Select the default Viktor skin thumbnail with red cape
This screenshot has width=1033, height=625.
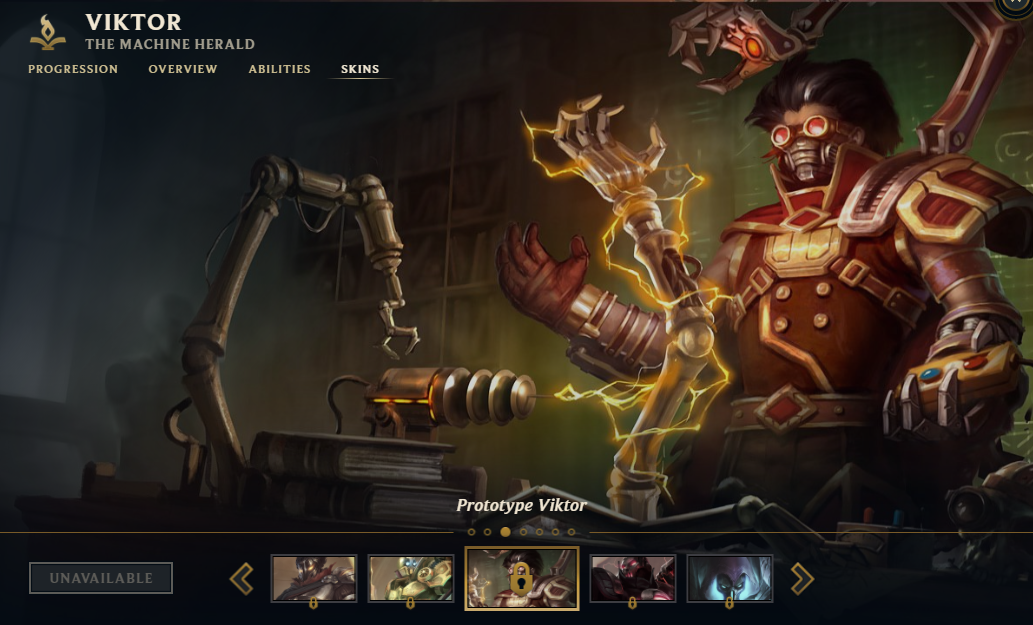(314, 578)
